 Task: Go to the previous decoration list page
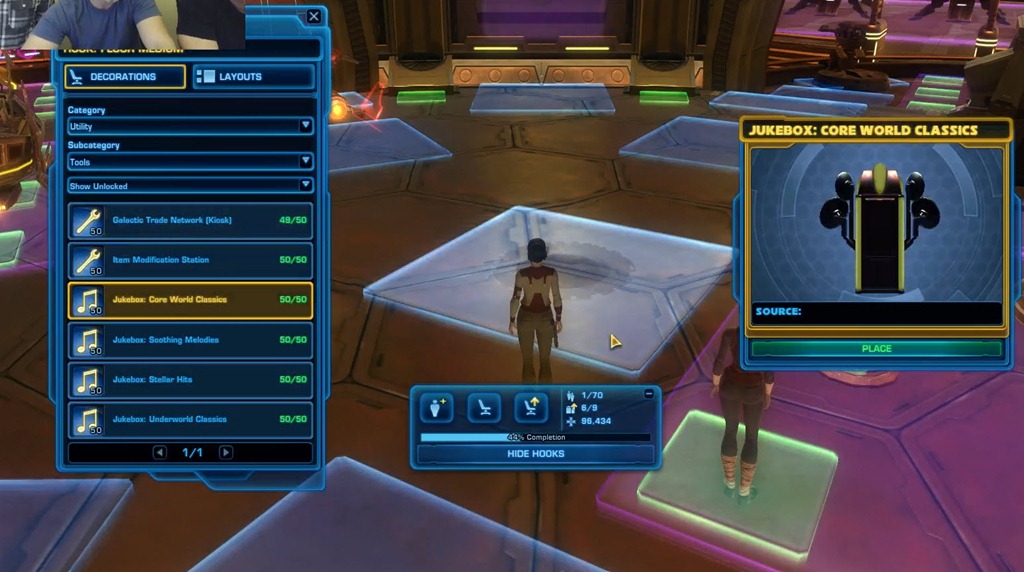click(x=159, y=453)
